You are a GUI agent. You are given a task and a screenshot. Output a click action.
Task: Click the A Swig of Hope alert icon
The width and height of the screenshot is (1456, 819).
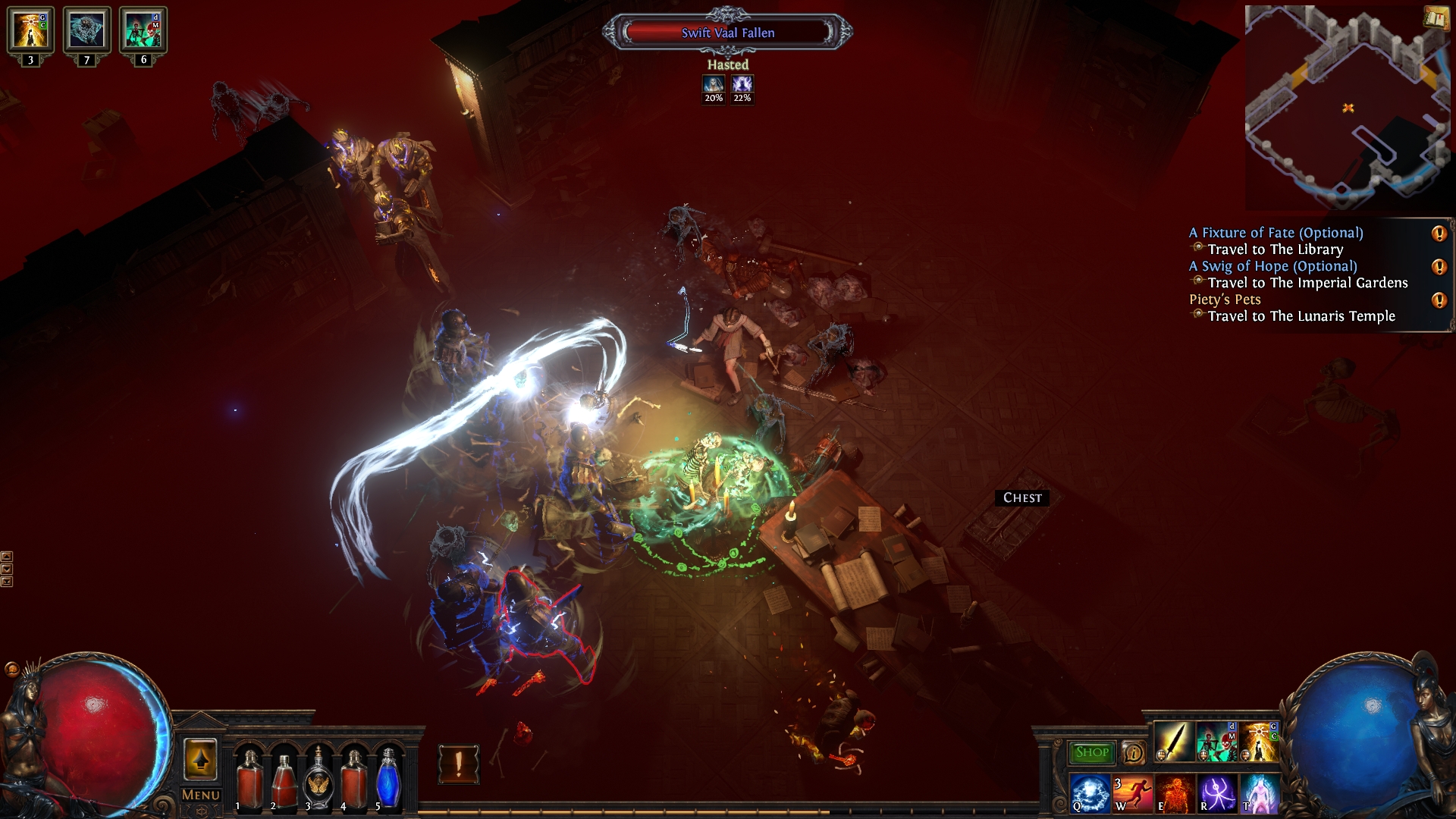(1439, 267)
